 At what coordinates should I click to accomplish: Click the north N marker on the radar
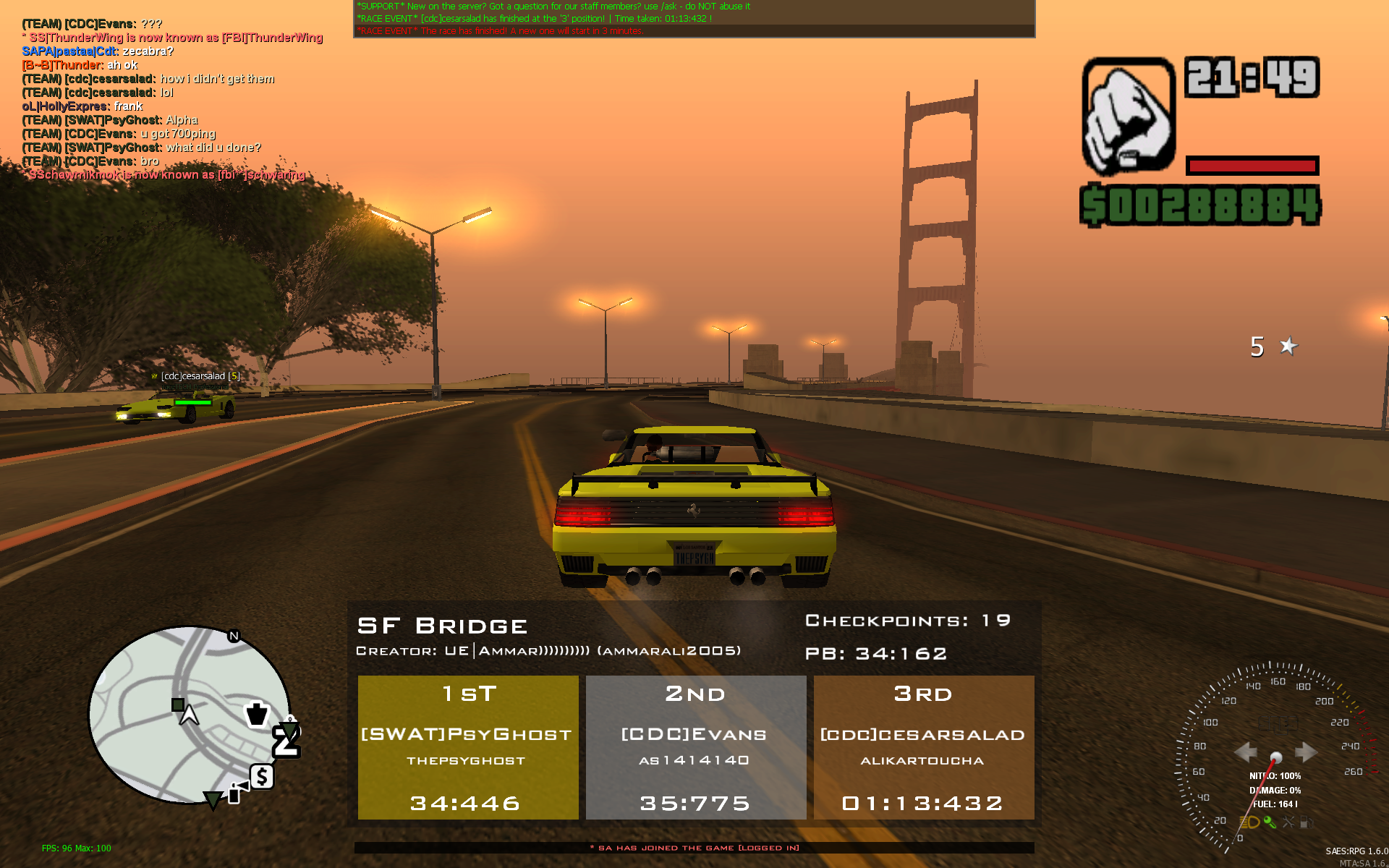[234, 636]
